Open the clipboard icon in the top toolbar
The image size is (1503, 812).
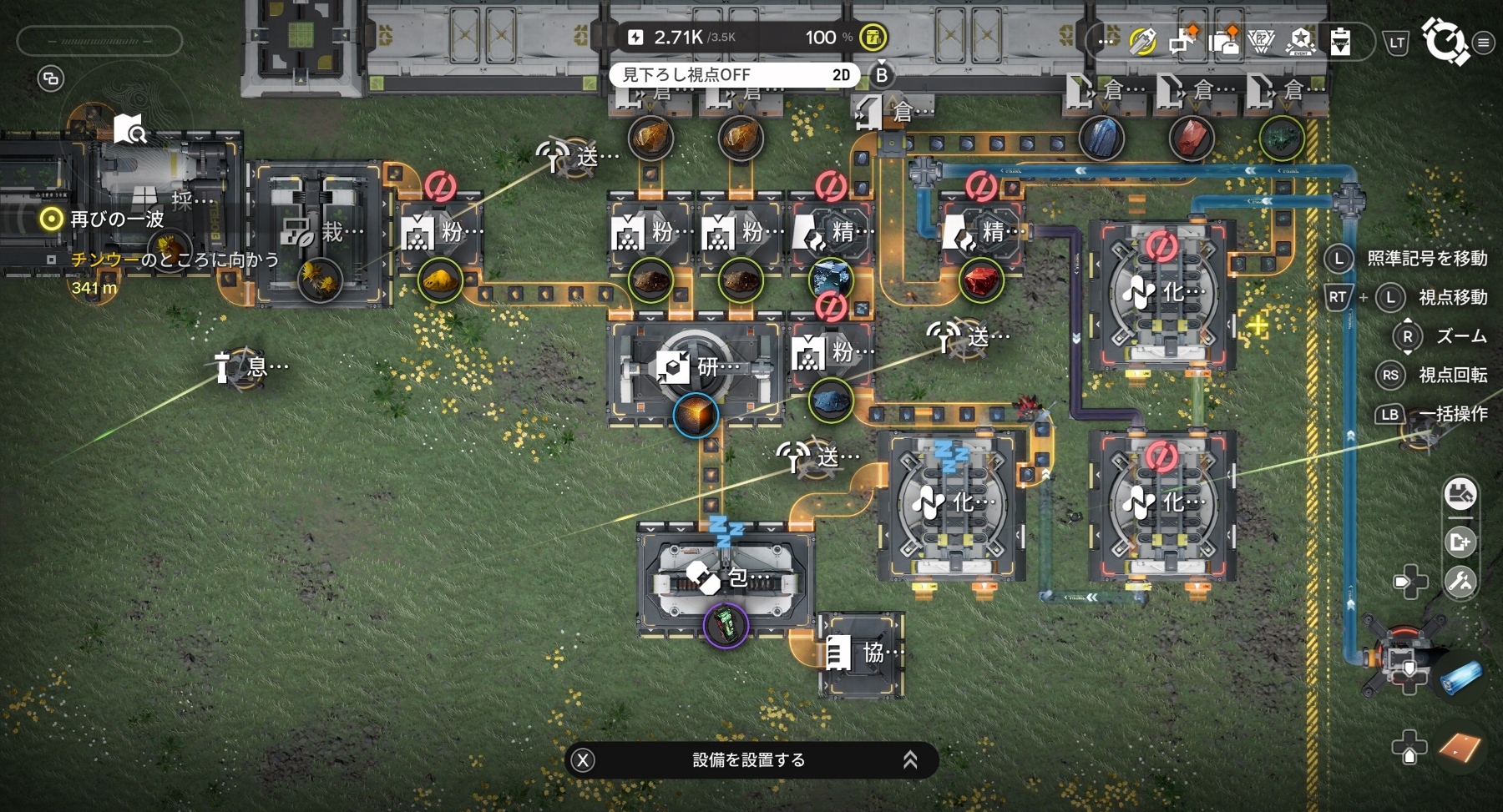point(1340,41)
